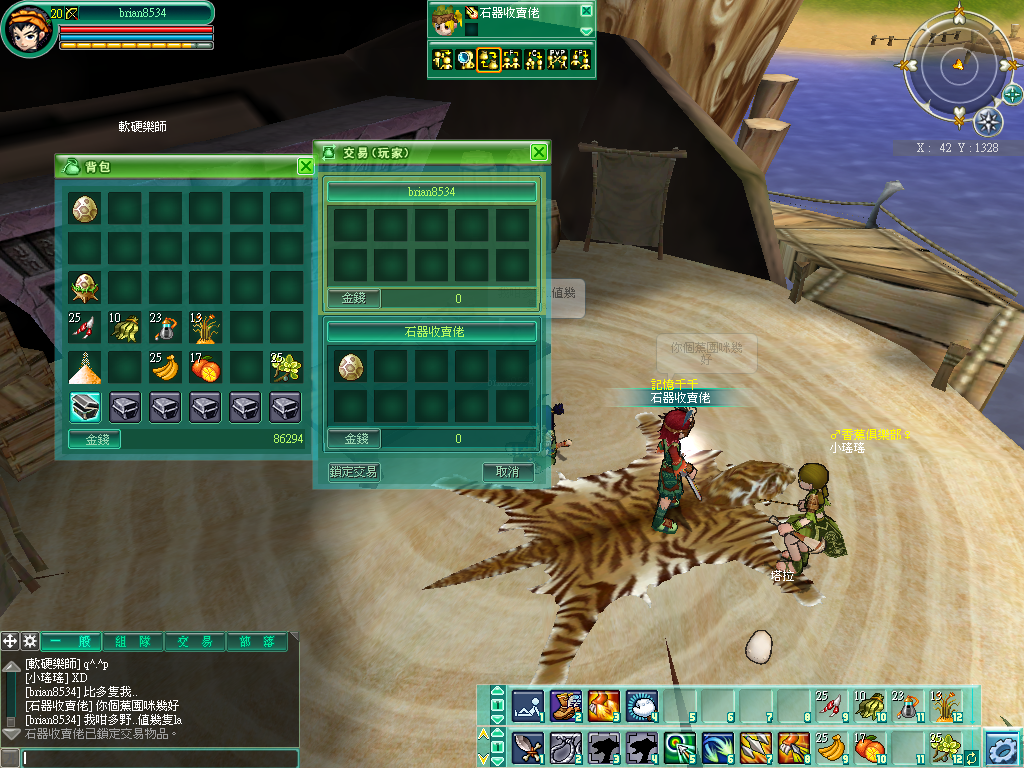The width and height of the screenshot is (1024, 768).
Task: Close the 交易 trade window
Action: (539, 152)
